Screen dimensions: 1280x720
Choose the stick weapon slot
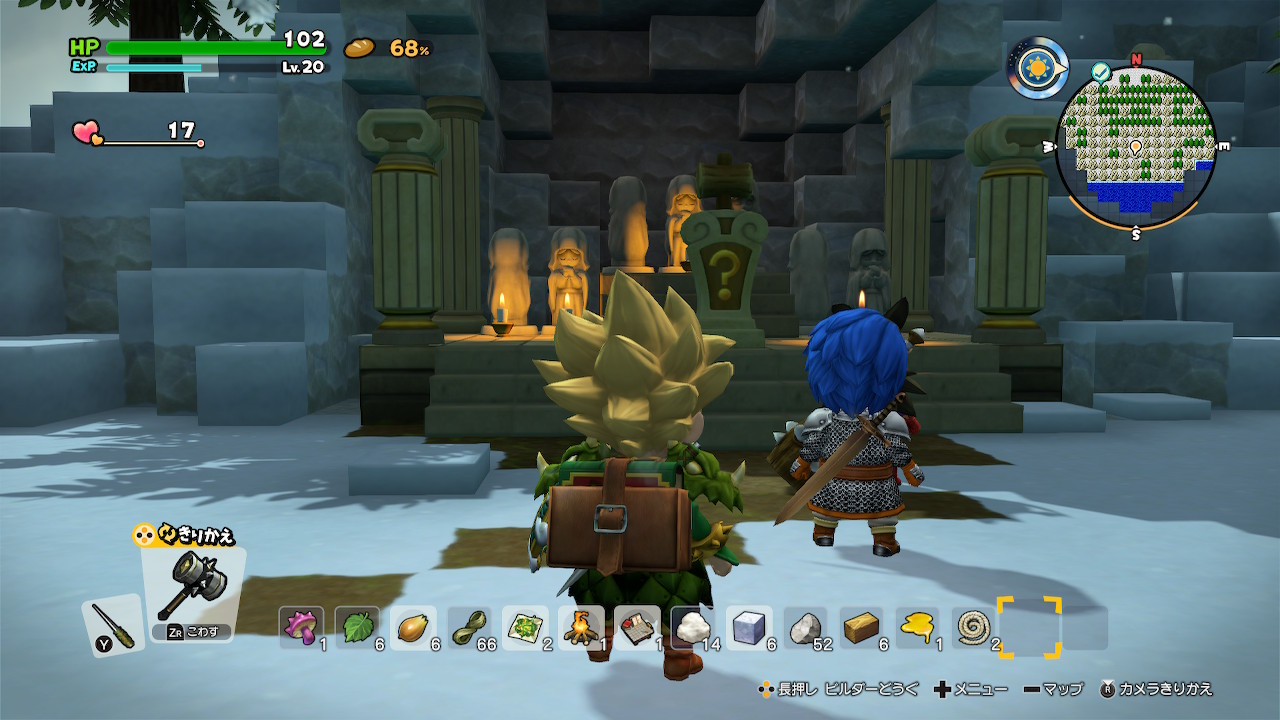(112, 625)
